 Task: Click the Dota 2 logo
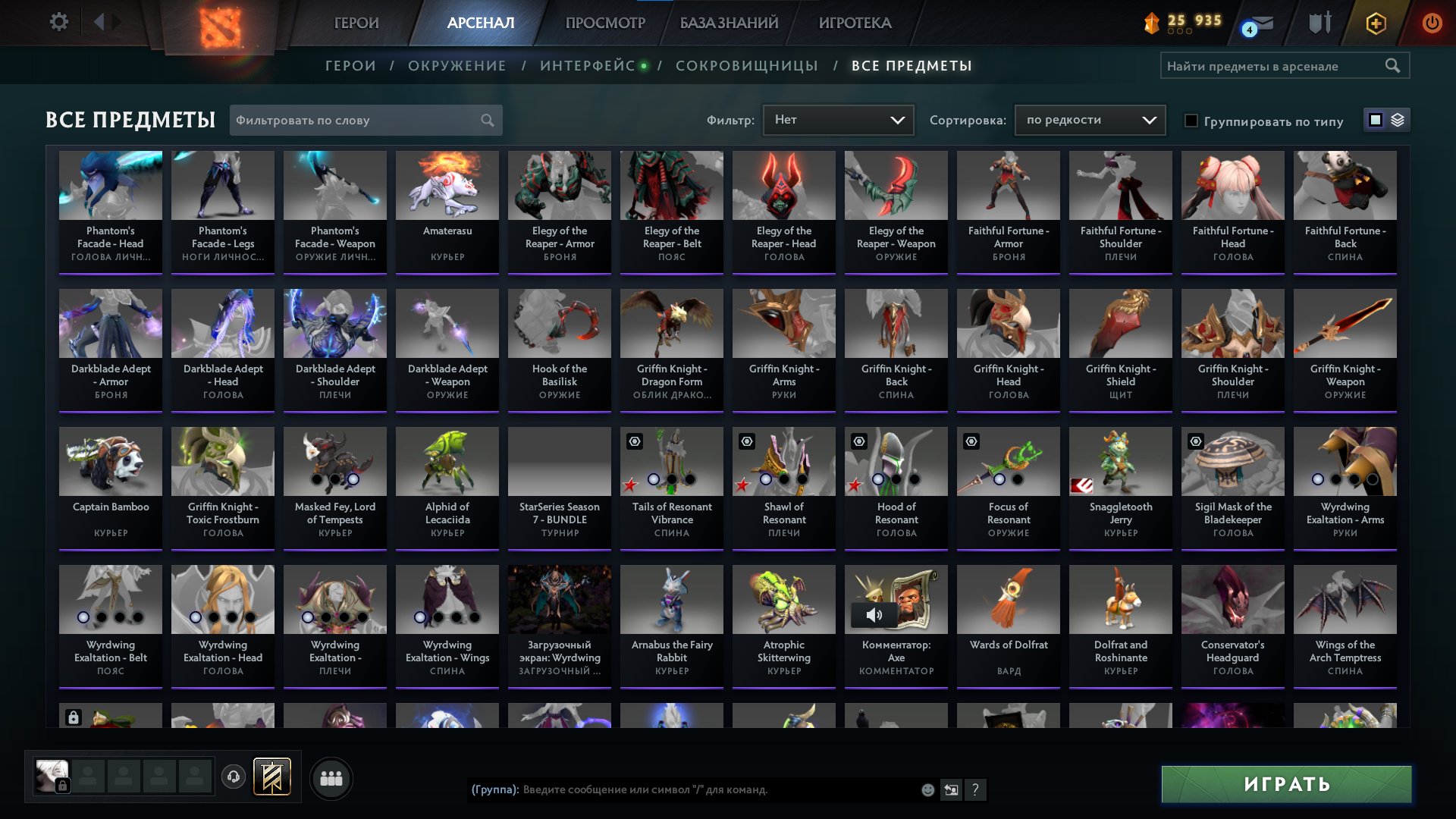pyautogui.click(x=220, y=24)
